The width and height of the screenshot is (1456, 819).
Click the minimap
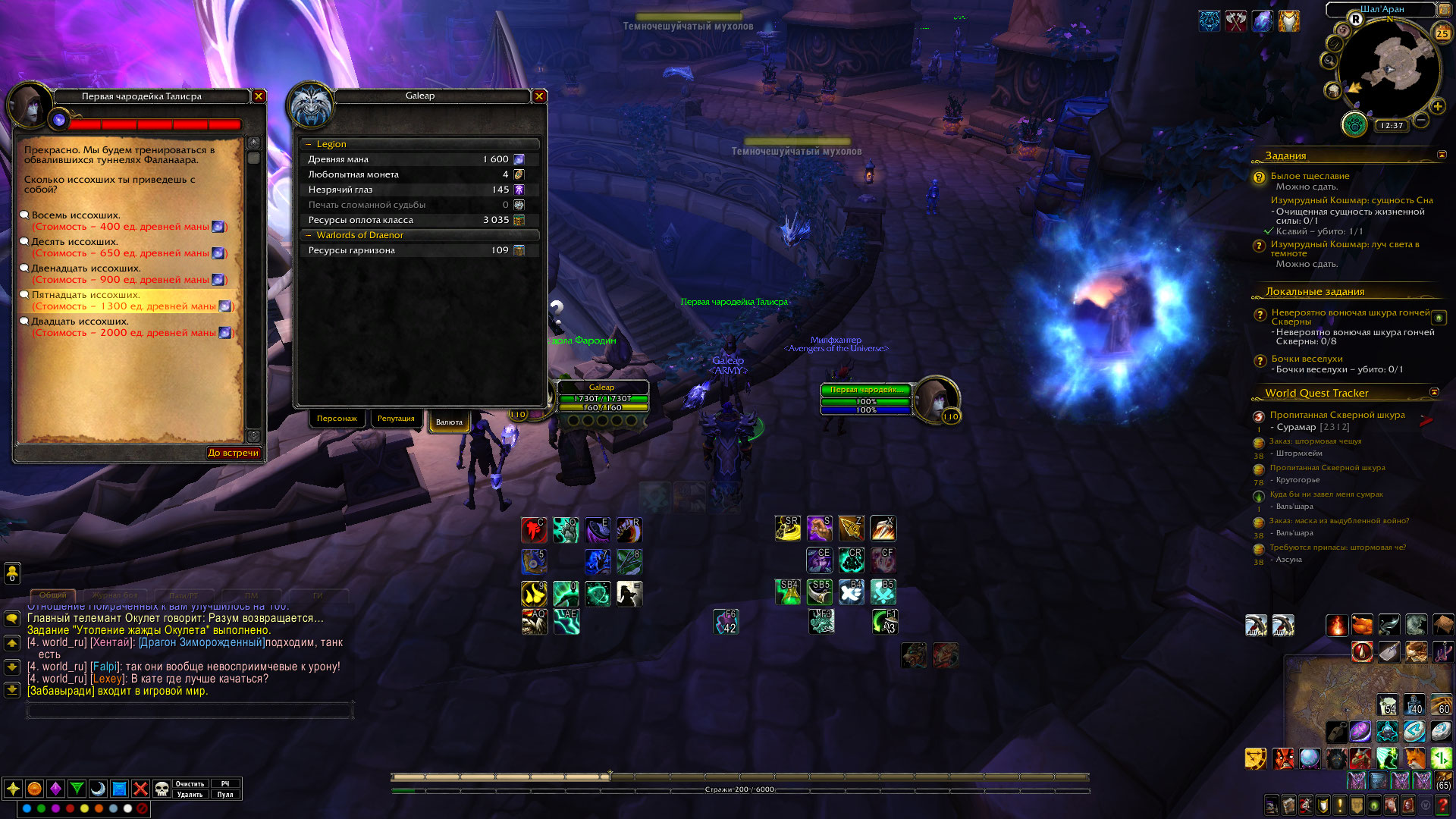pos(1389,70)
